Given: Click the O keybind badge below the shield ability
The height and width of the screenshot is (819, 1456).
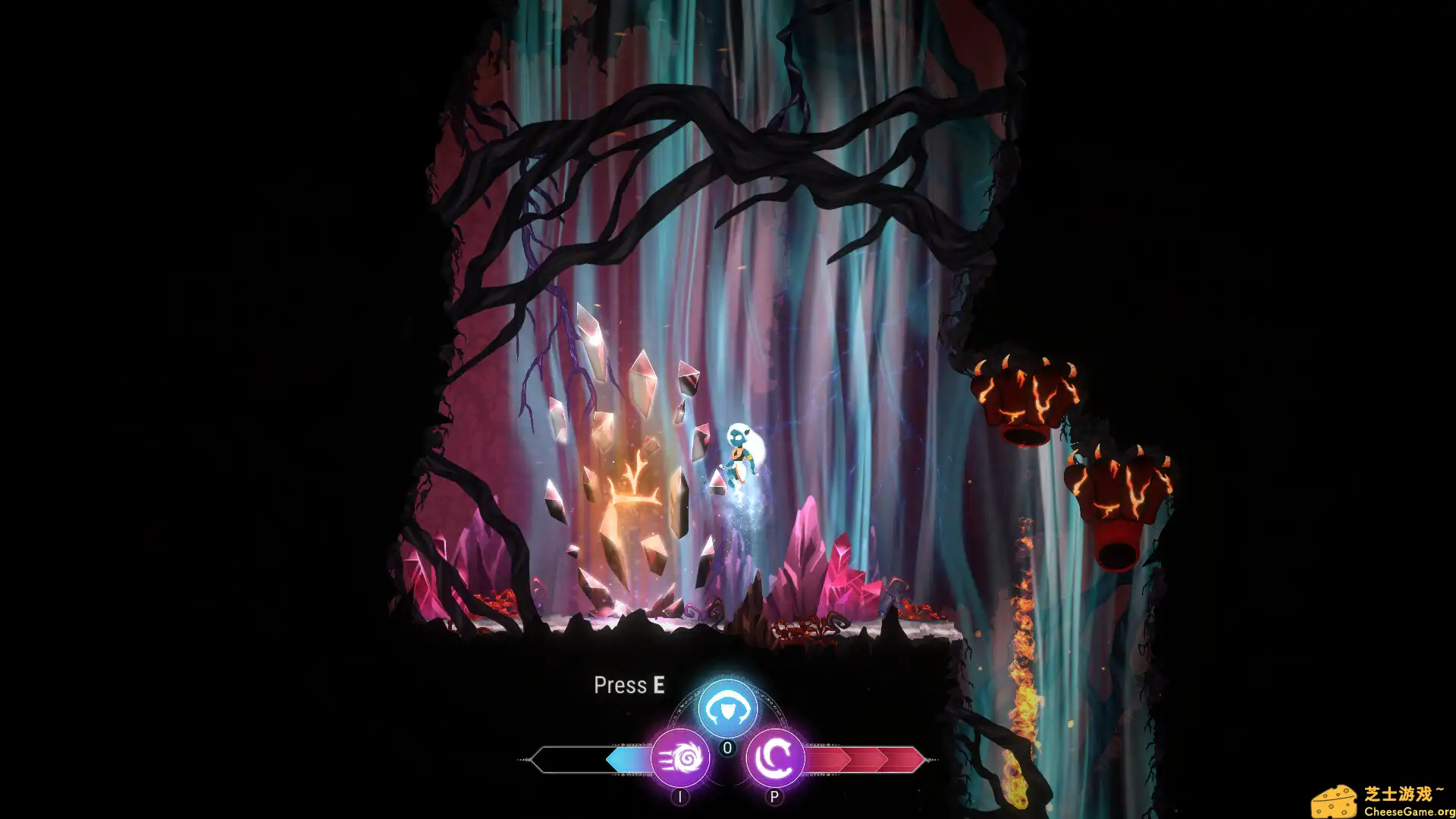Looking at the screenshot, I should pos(726,747).
